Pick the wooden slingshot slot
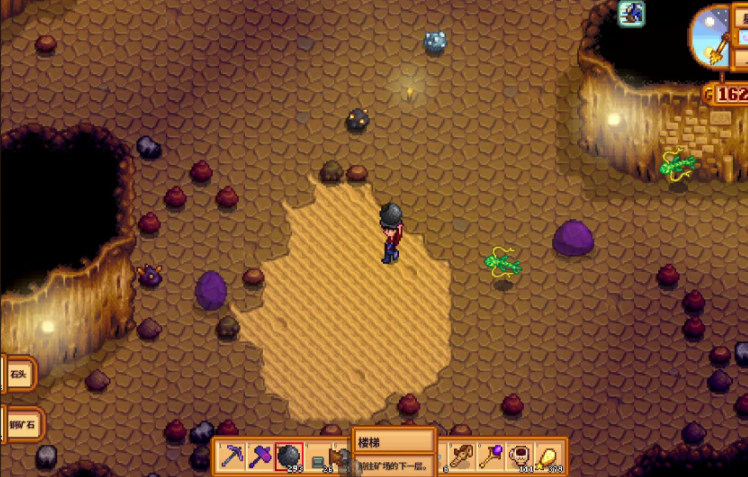The width and height of the screenshot is (748, 477). click(462, 457)
